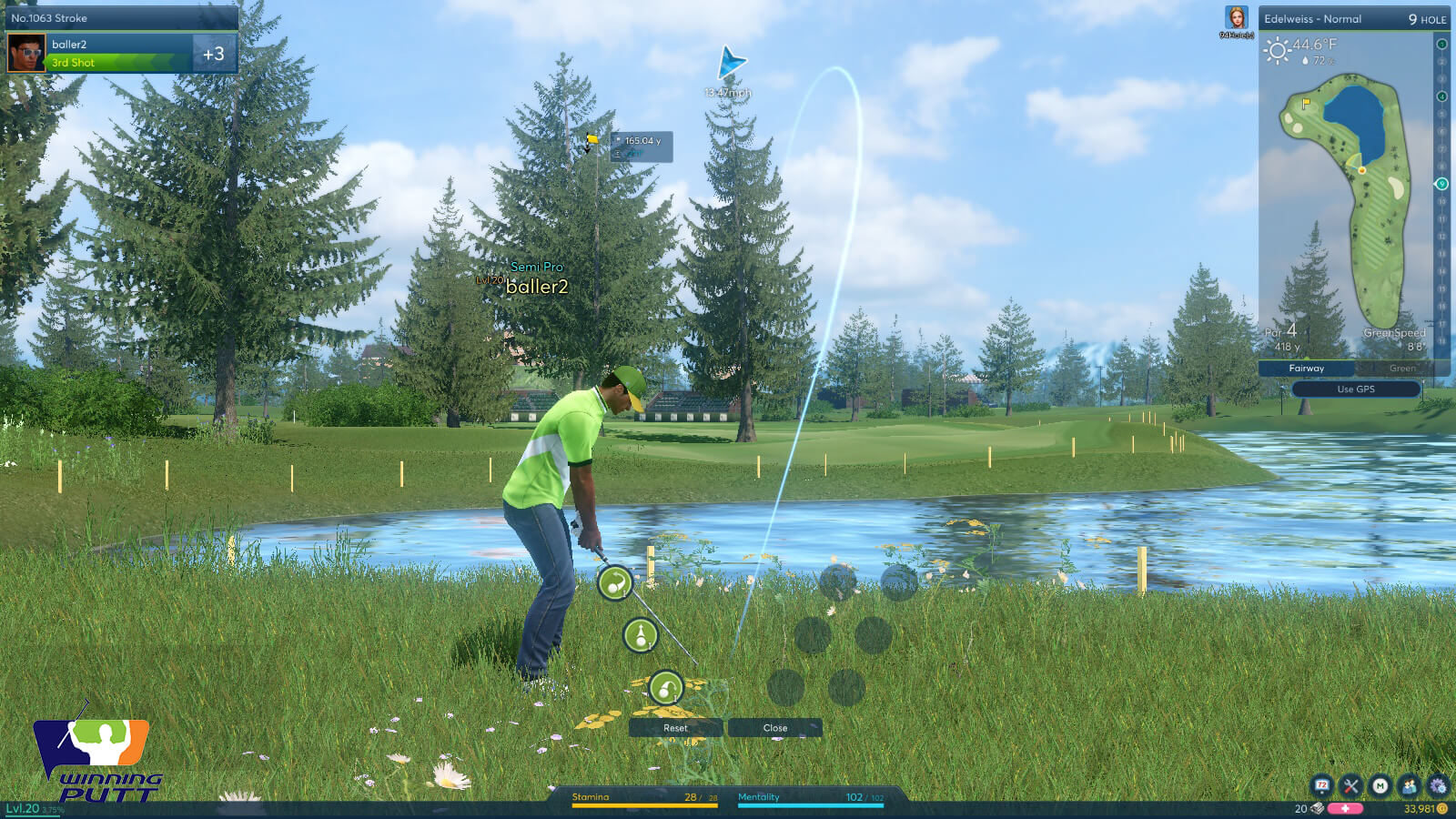Viewport: 1456px width, 819px height.
Task: Open the two-person friends icon
Action: coord(1409,785)
